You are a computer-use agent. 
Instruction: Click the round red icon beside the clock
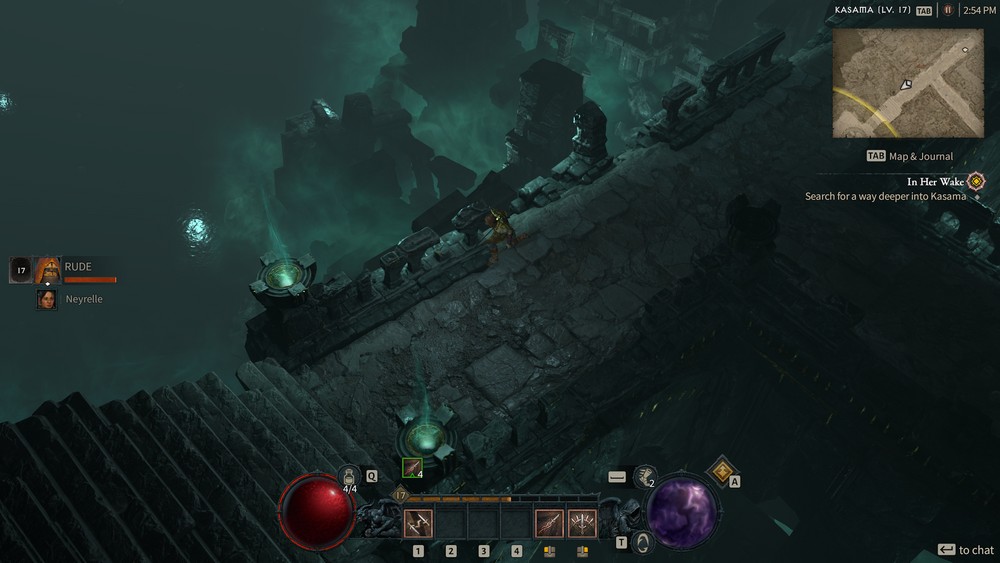click(x=948, y=10)
